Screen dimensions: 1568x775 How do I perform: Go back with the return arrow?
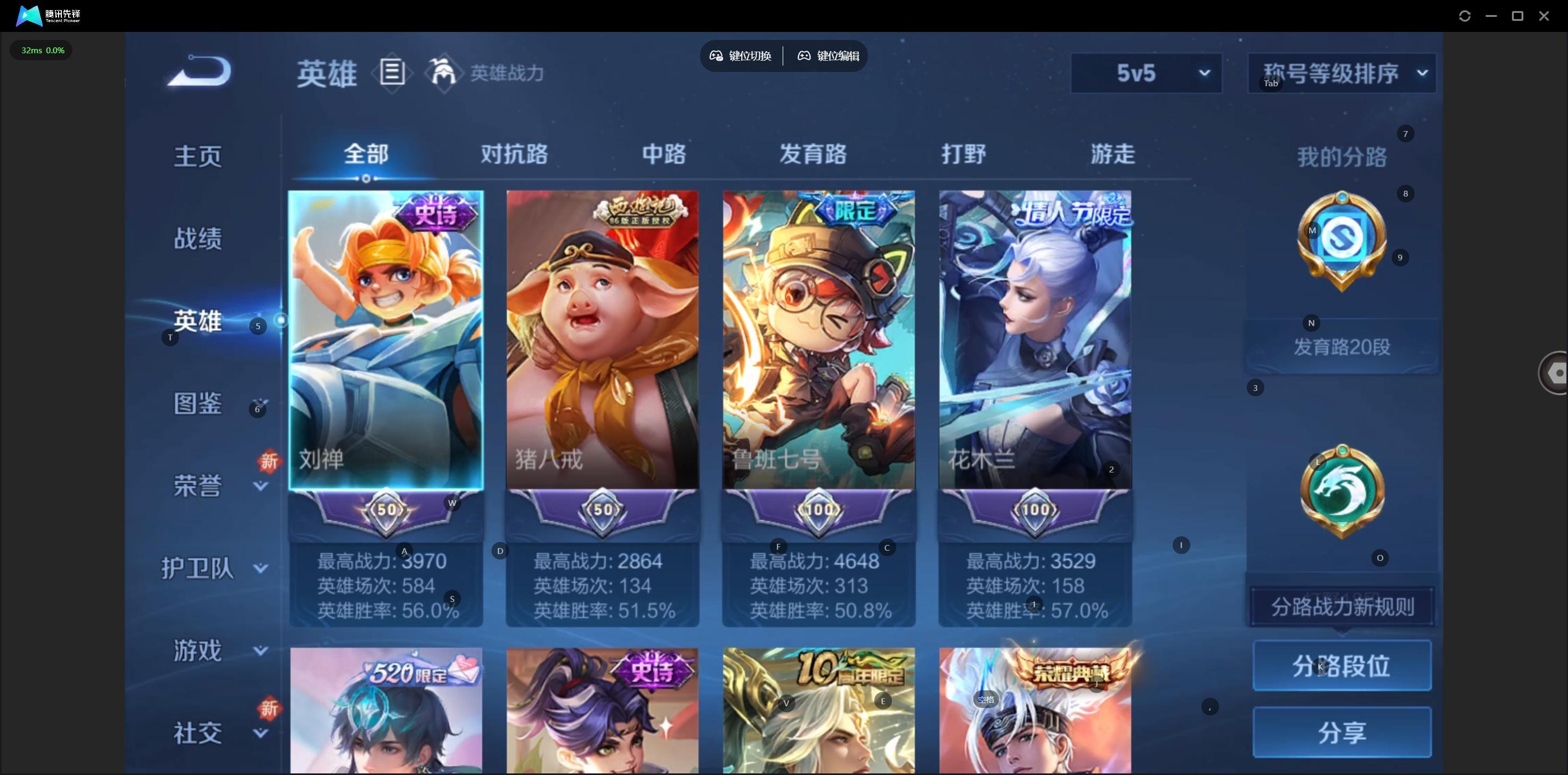click(x=200, y=72)
